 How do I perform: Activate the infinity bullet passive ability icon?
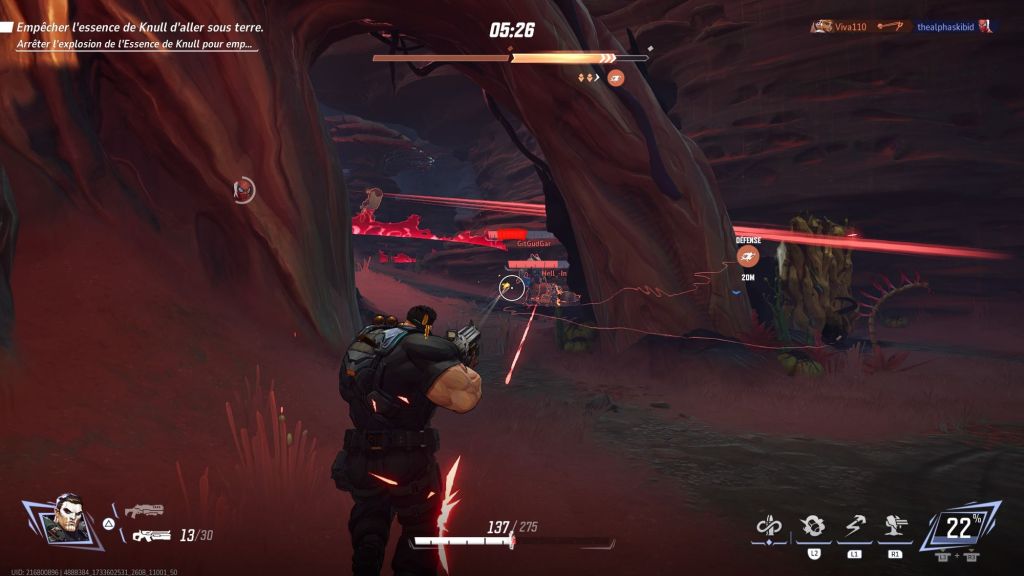pyautogui.click(x=768, y=525)
